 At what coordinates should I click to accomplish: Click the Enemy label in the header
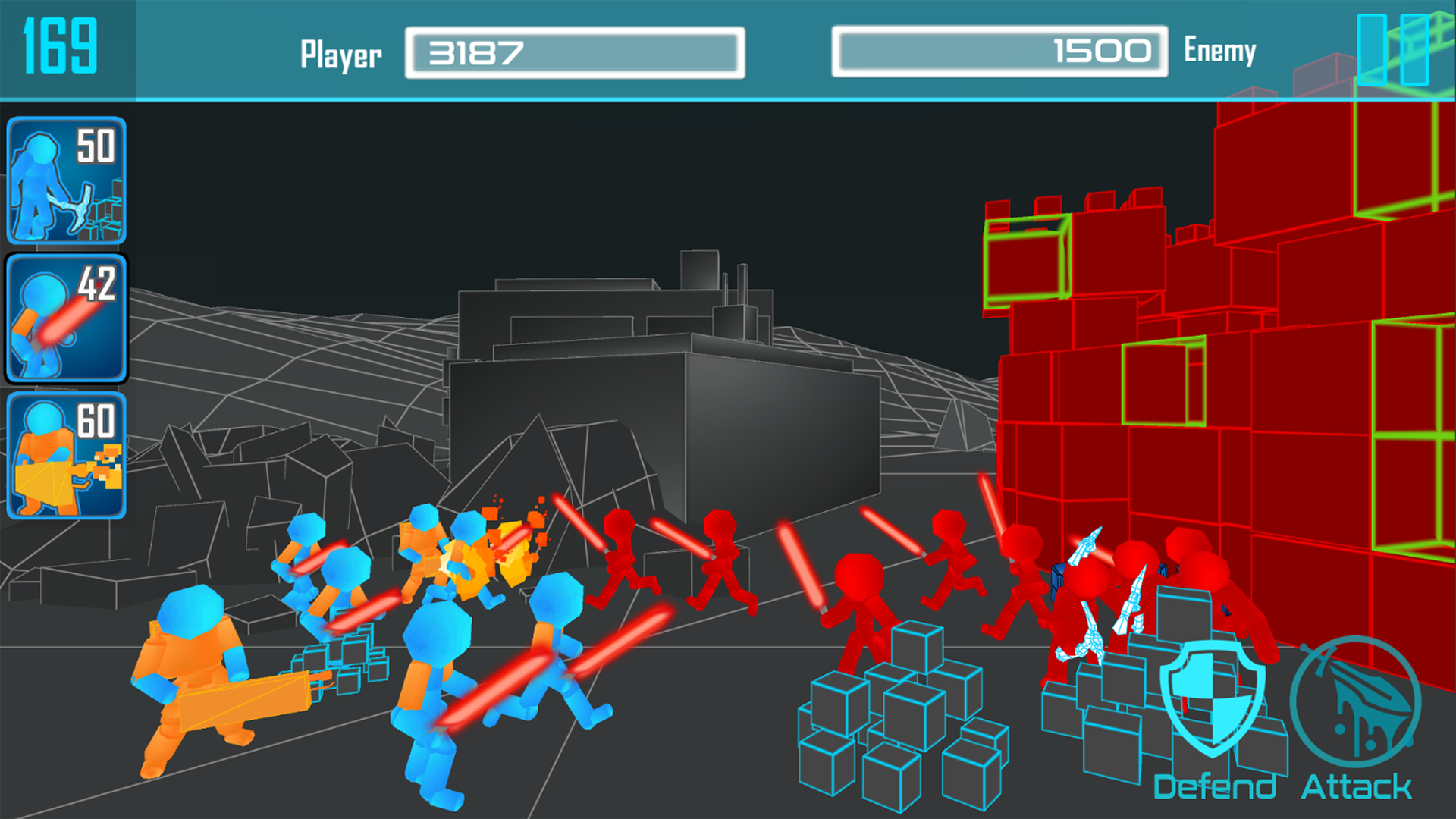pyautogui.click(x=1219, y=51)
